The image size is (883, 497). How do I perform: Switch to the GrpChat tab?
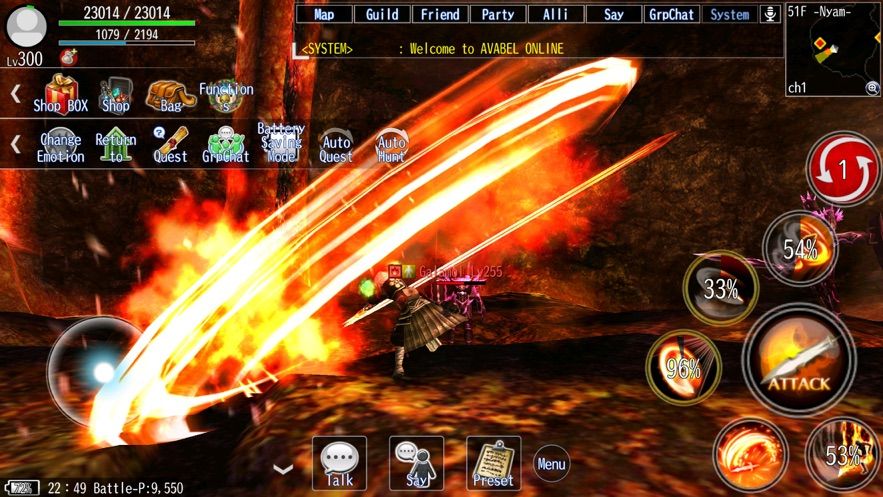[672, 14]
